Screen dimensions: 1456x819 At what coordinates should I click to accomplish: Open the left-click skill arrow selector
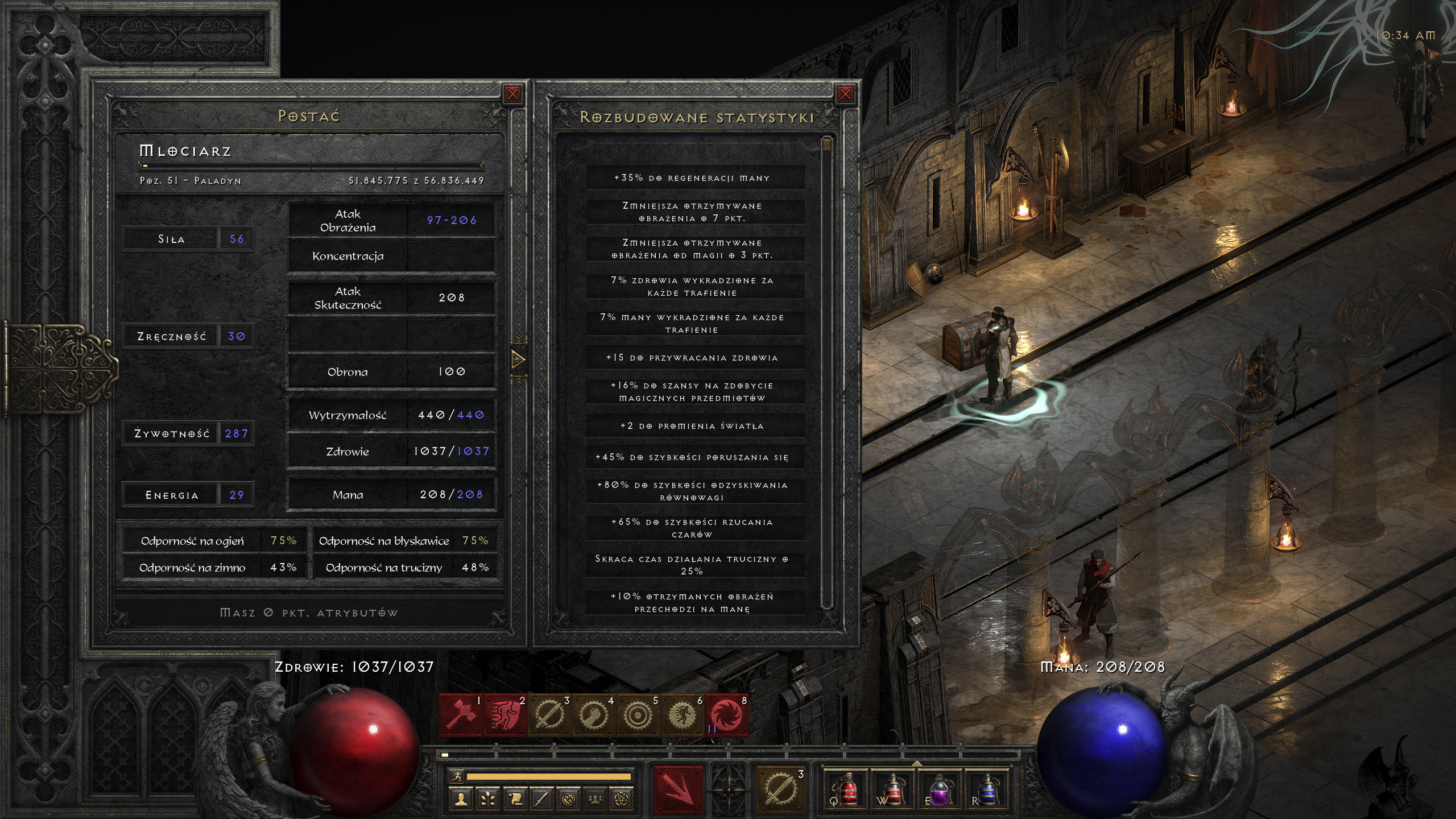(677, 789)
